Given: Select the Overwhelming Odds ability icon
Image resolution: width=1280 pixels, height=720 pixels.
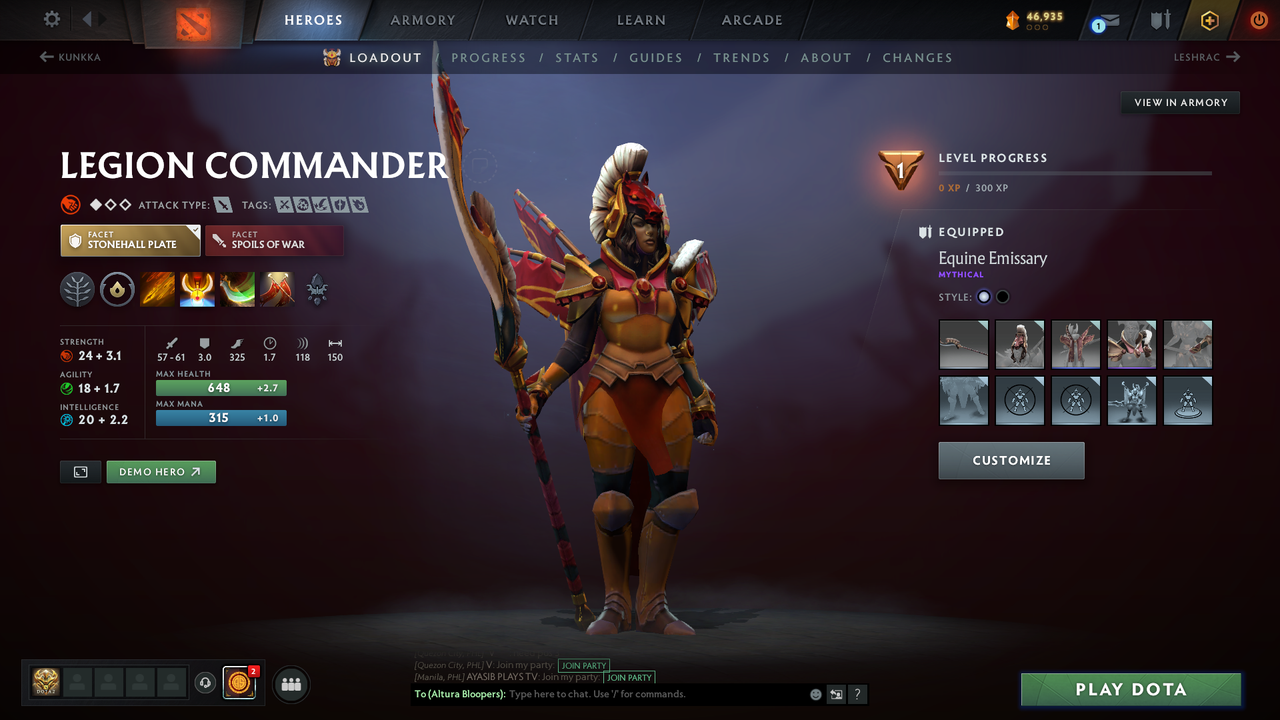Looking at the screenshot, I should pos(157,289).
